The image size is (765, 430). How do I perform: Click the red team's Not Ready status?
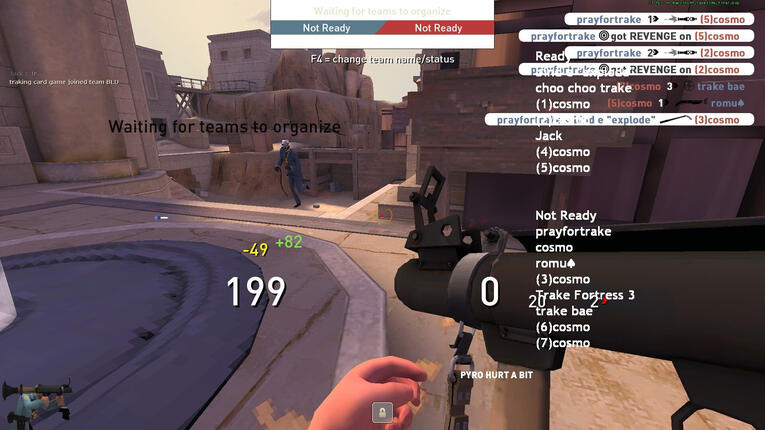click(438, 28)
